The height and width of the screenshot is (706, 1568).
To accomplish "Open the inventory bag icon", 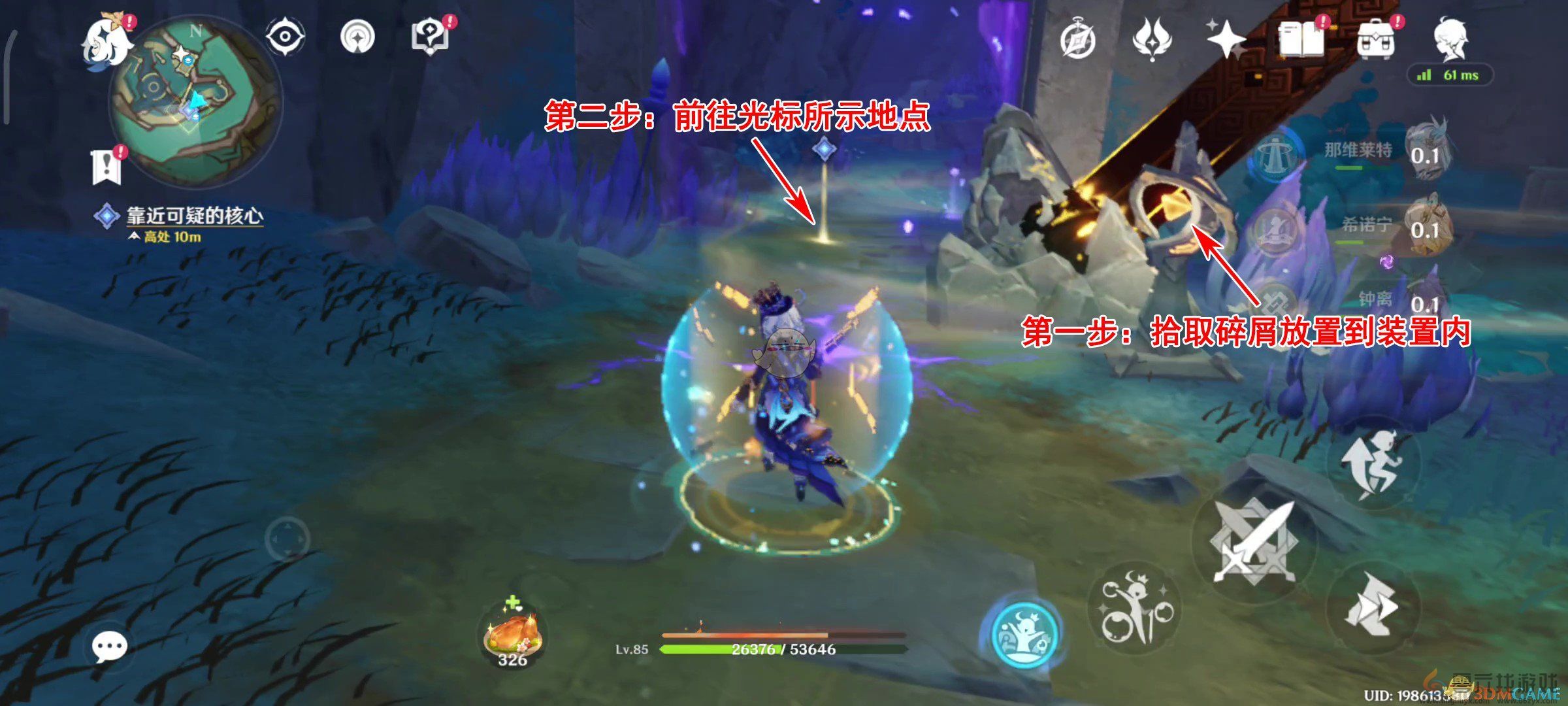I will [1377, 39].
